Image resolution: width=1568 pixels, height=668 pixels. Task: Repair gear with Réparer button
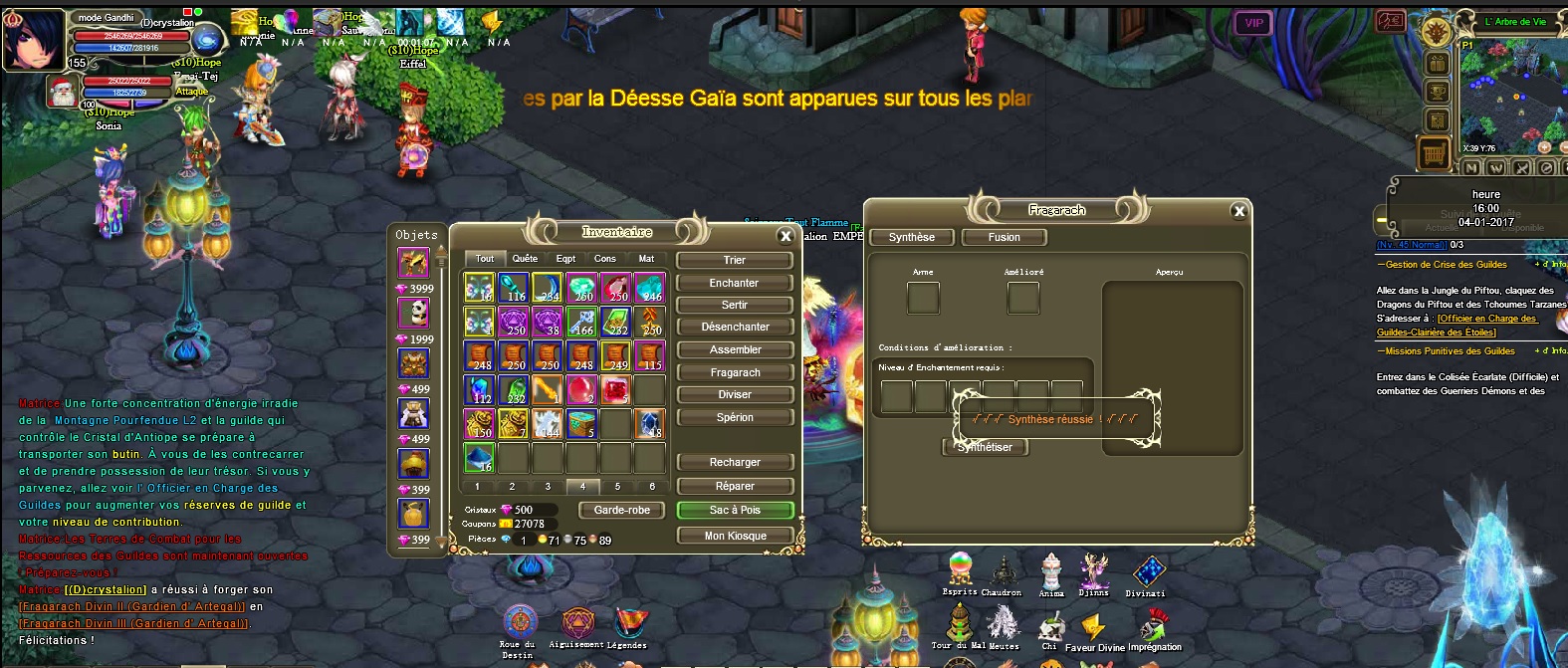point(735,486)
